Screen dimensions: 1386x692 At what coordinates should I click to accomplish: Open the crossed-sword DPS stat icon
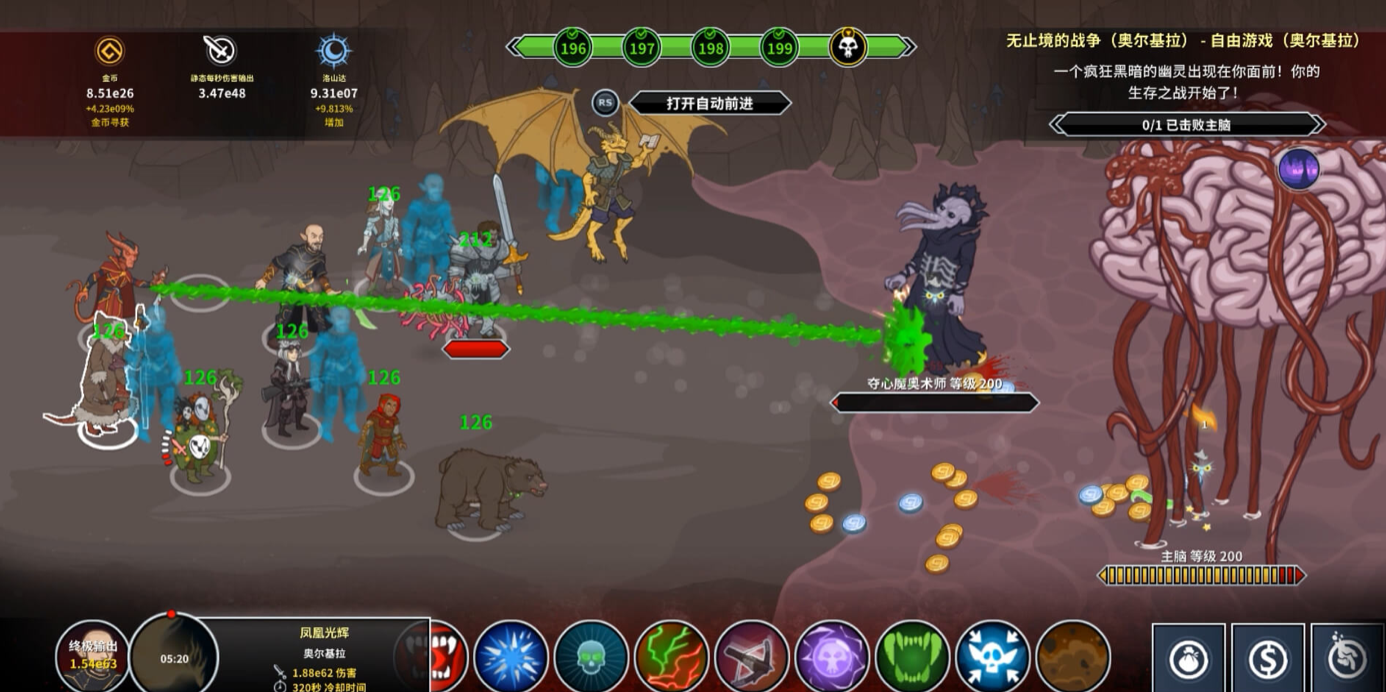click(220, 50)
